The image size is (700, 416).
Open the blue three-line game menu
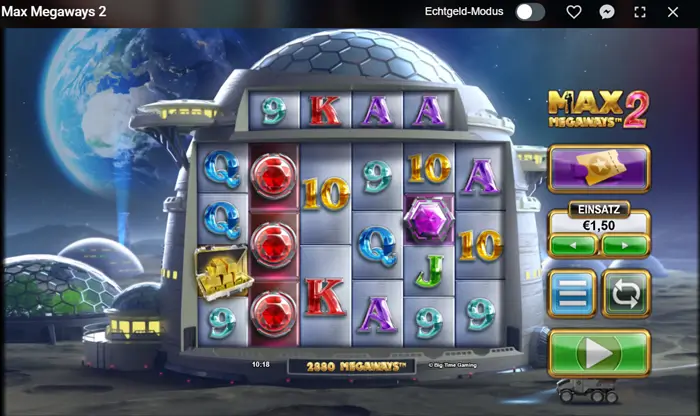572,294
